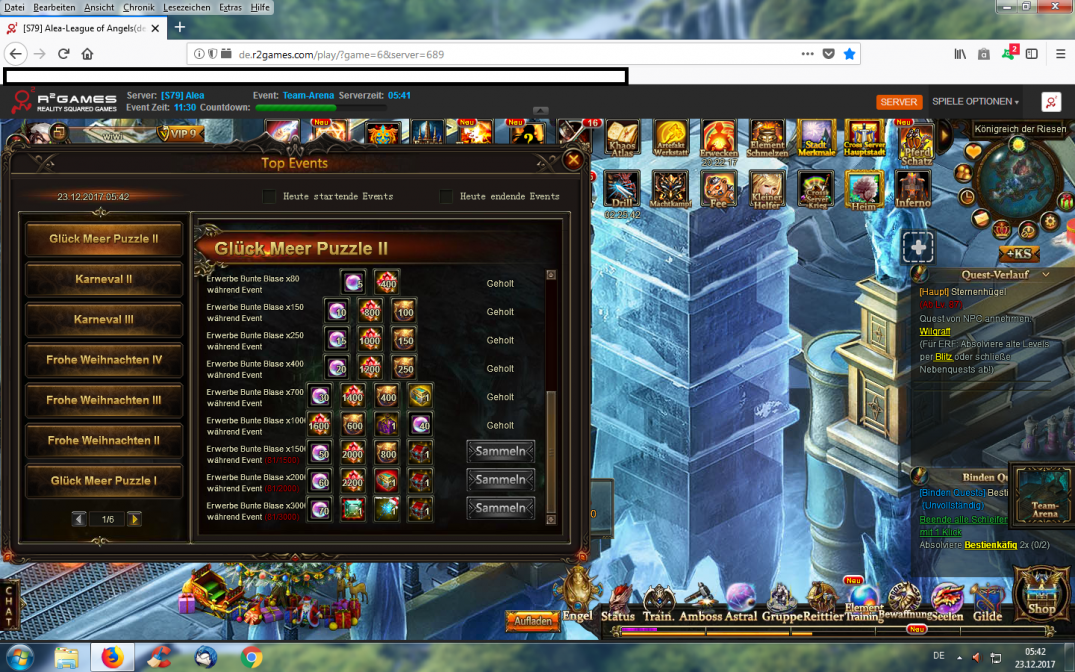Go to the next event list page
Viewport: 1075px width, 672px height.
coord(134,519)
